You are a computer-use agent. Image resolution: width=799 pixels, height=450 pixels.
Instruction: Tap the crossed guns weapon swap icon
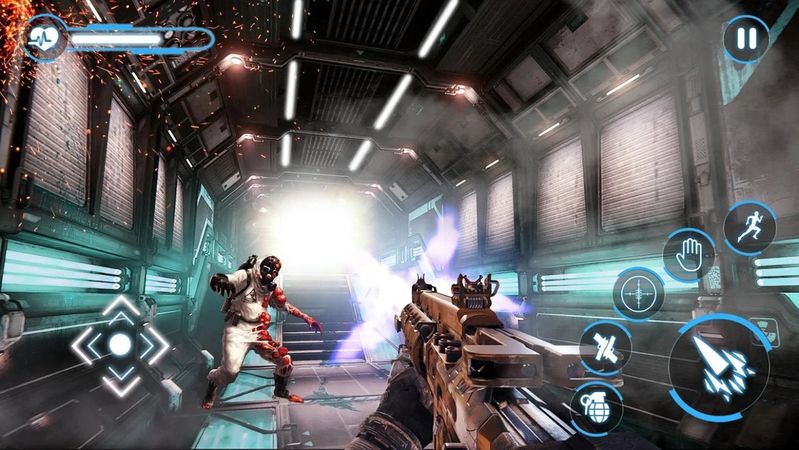605,347
